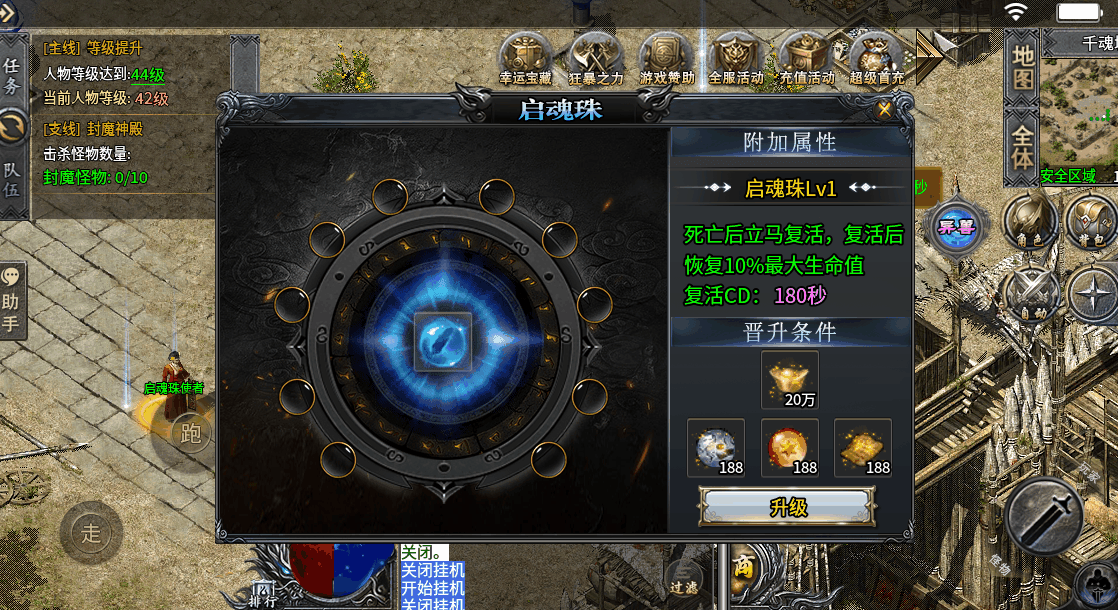The image size is (1118, 610).
Task: Switch to the 队伍 team tab
Action: (x=12, y=180)
